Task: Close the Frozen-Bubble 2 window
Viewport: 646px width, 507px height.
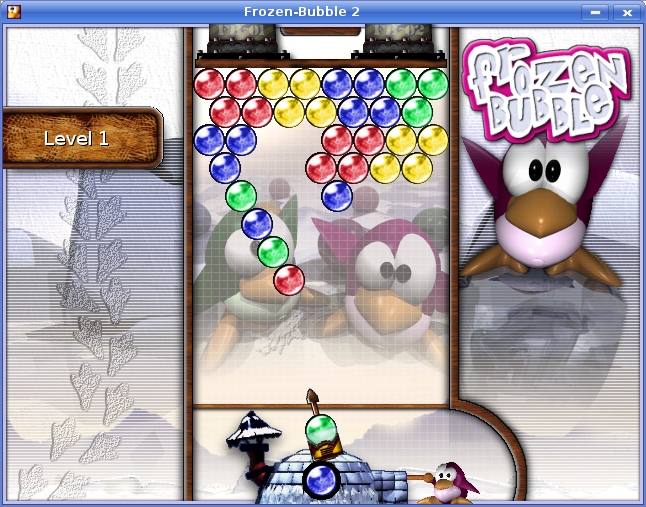Action: coord(627,12)
